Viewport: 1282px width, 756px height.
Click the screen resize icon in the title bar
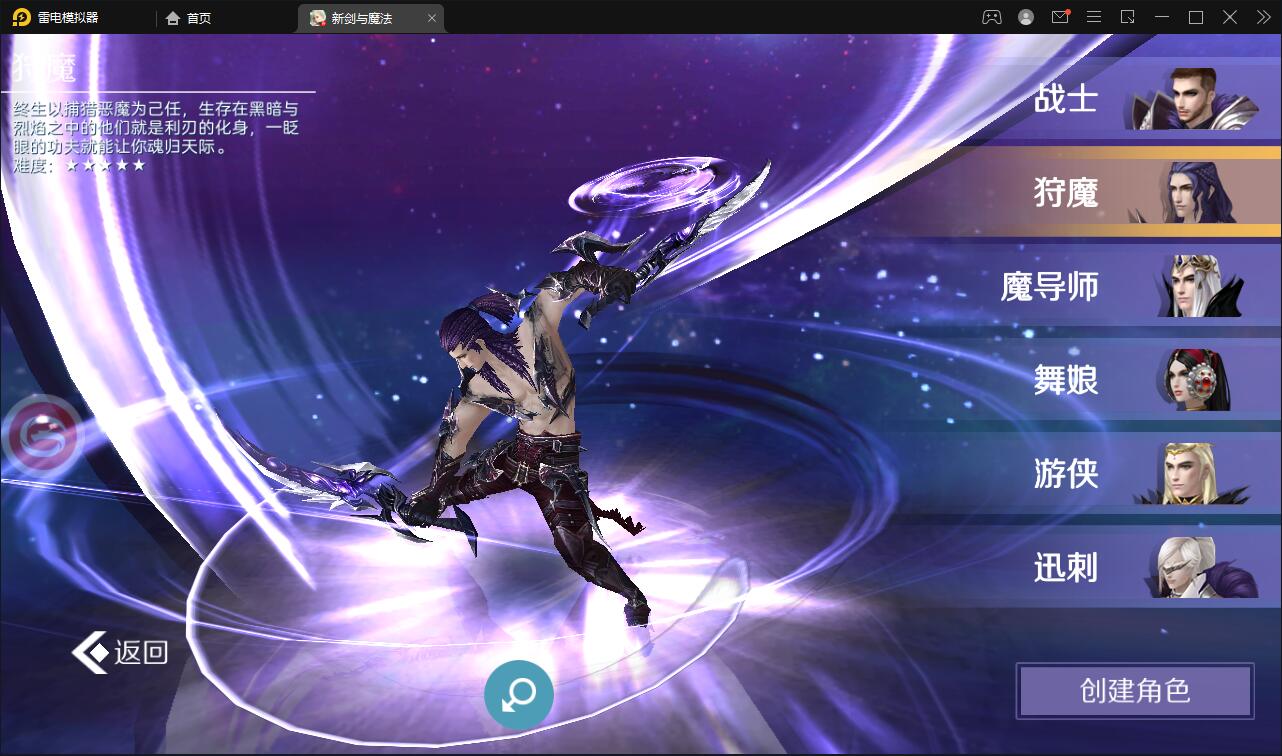pyautogui.click(x=1128, y=17)
